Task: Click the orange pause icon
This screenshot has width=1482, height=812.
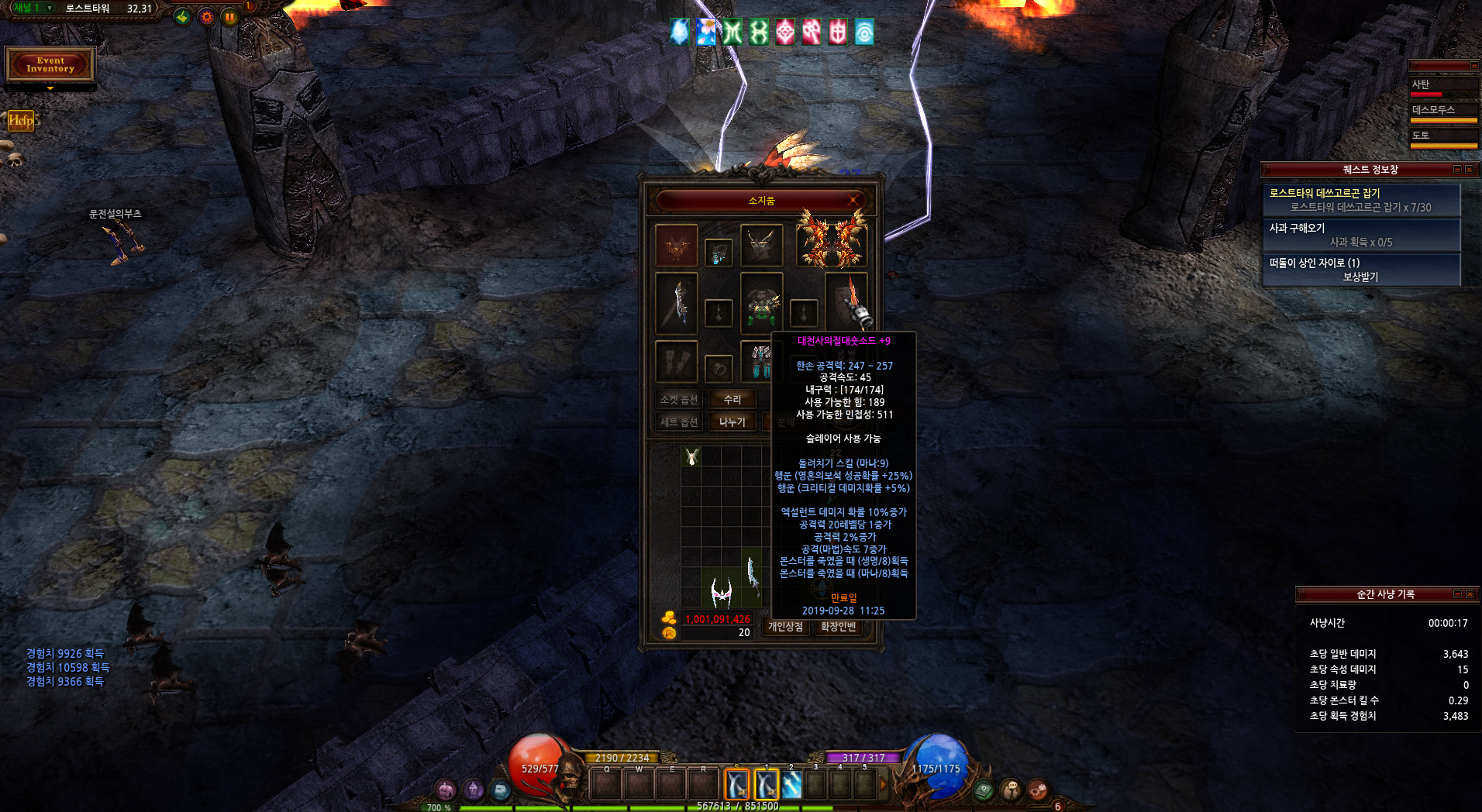Action: coord(229,16)
